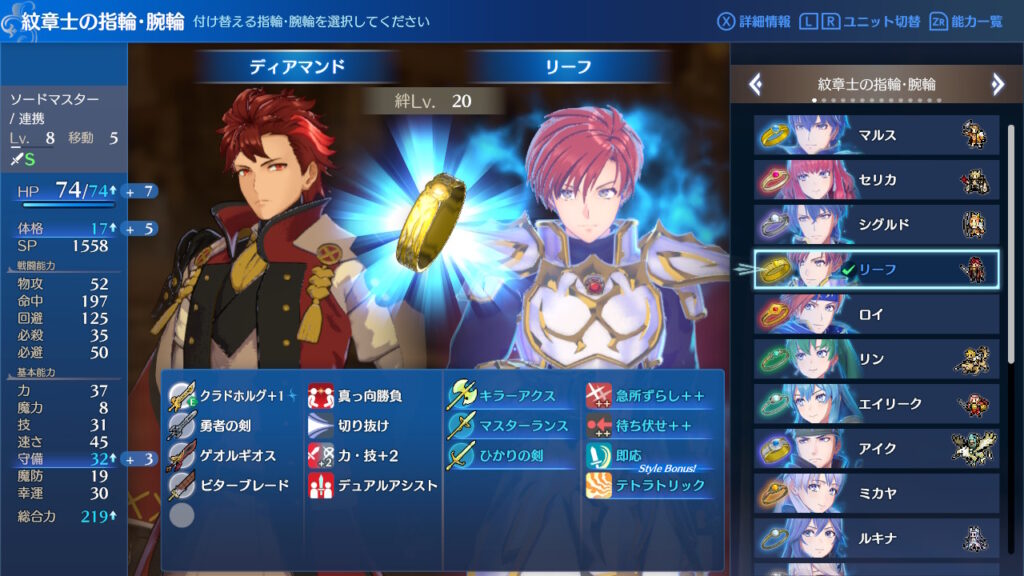
Task: Pick the ルキナ emblem ring row
Action: 875,538
